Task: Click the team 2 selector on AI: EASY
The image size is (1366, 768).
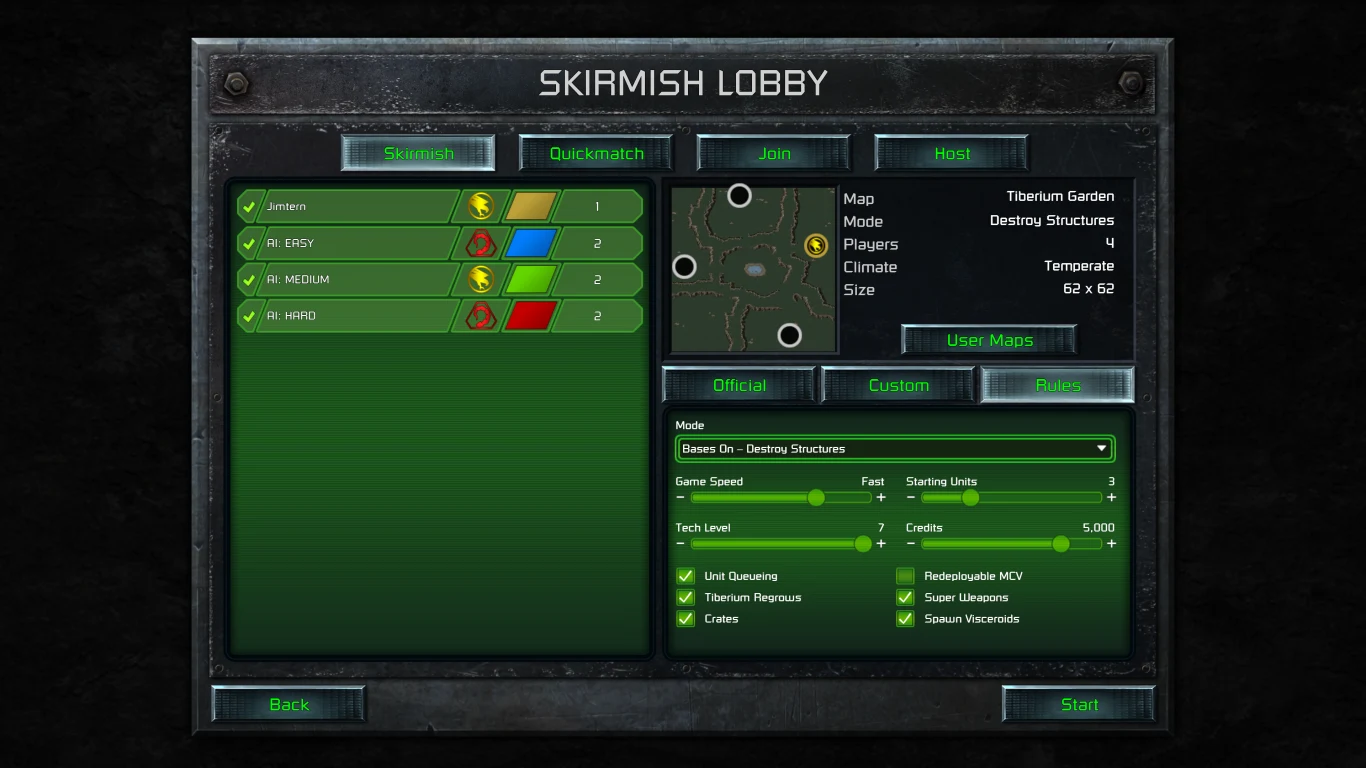Action: [x=597, y=242]
